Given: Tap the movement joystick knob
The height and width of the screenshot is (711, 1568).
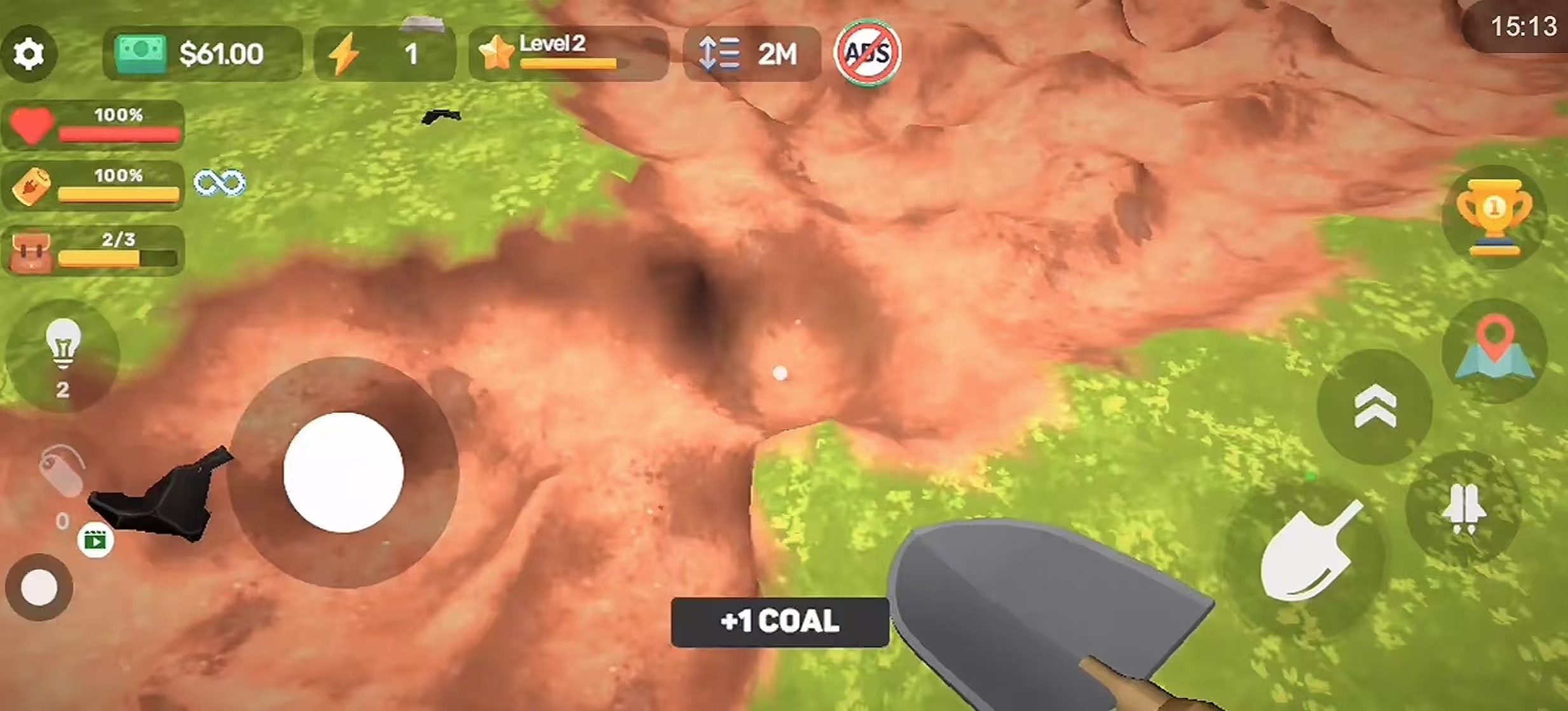Looking at the screenshot, I should [343, 473].
